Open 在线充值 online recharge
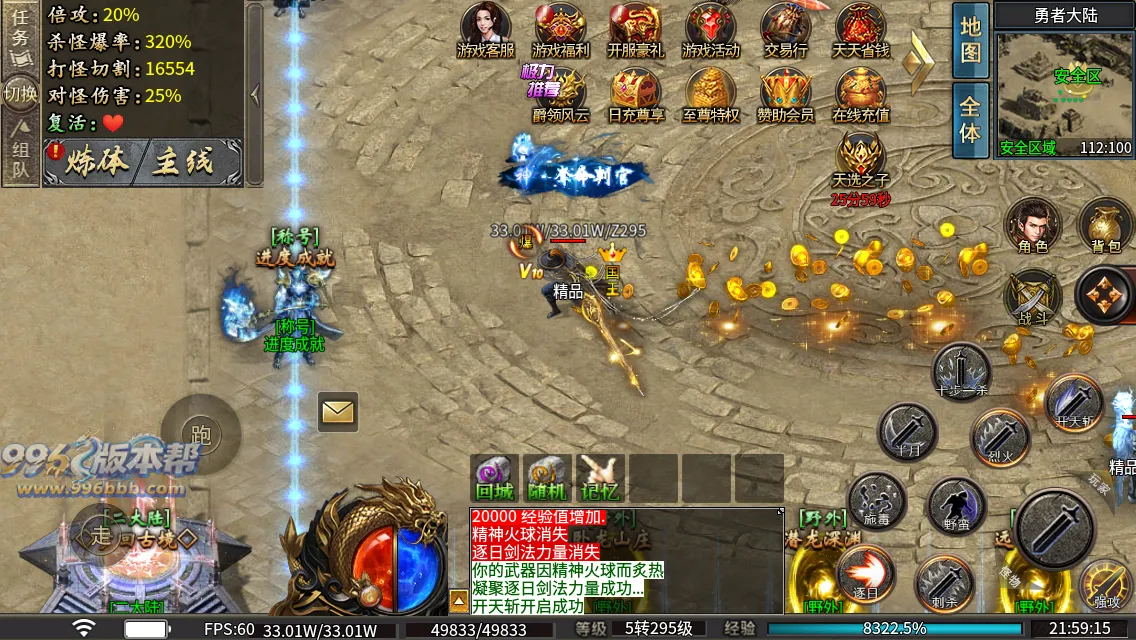This screenshot has width=1136, height=640. [x=861, y=94]
